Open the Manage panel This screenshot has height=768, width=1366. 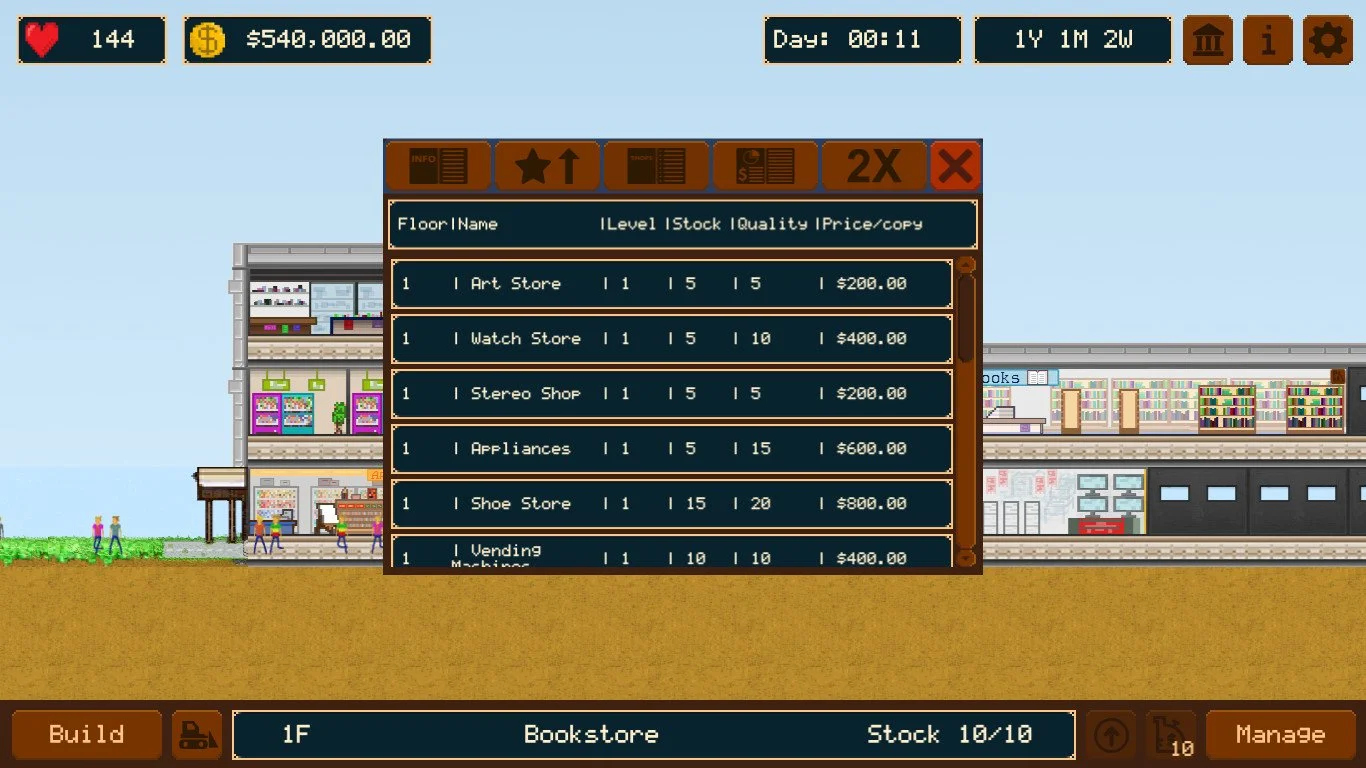(1281, 734)
